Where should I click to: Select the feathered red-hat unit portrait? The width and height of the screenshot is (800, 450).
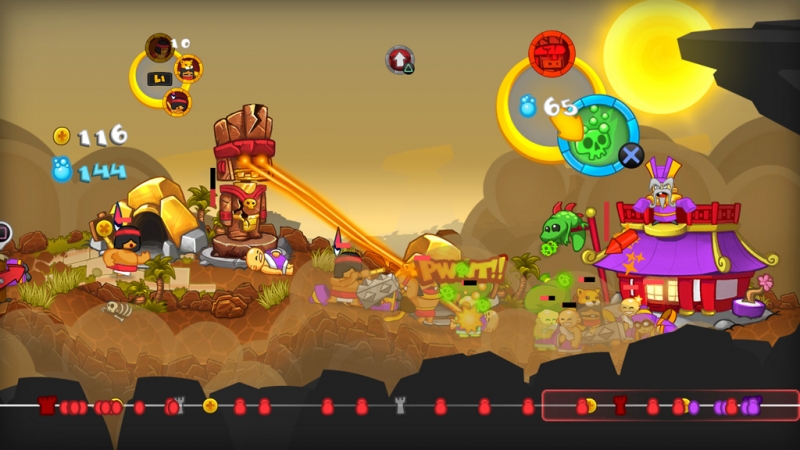[x=178, y=100]
